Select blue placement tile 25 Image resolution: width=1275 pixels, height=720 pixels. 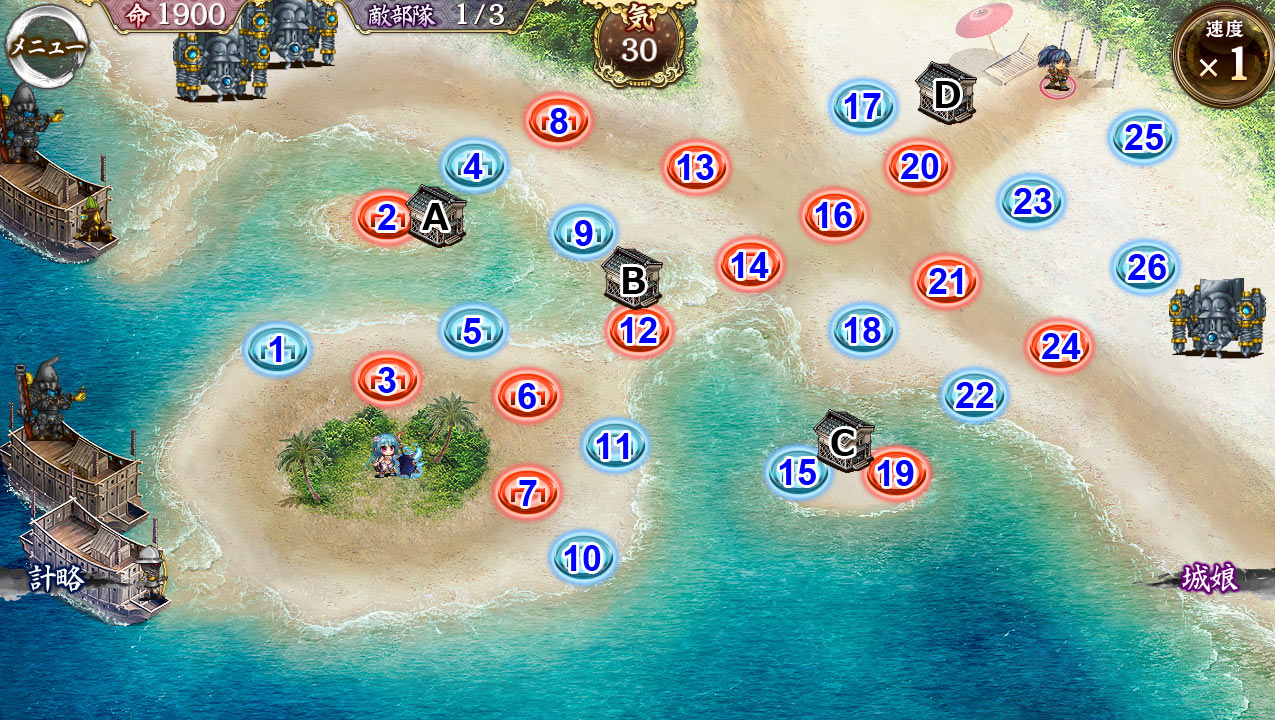(x=1143, y=137)
